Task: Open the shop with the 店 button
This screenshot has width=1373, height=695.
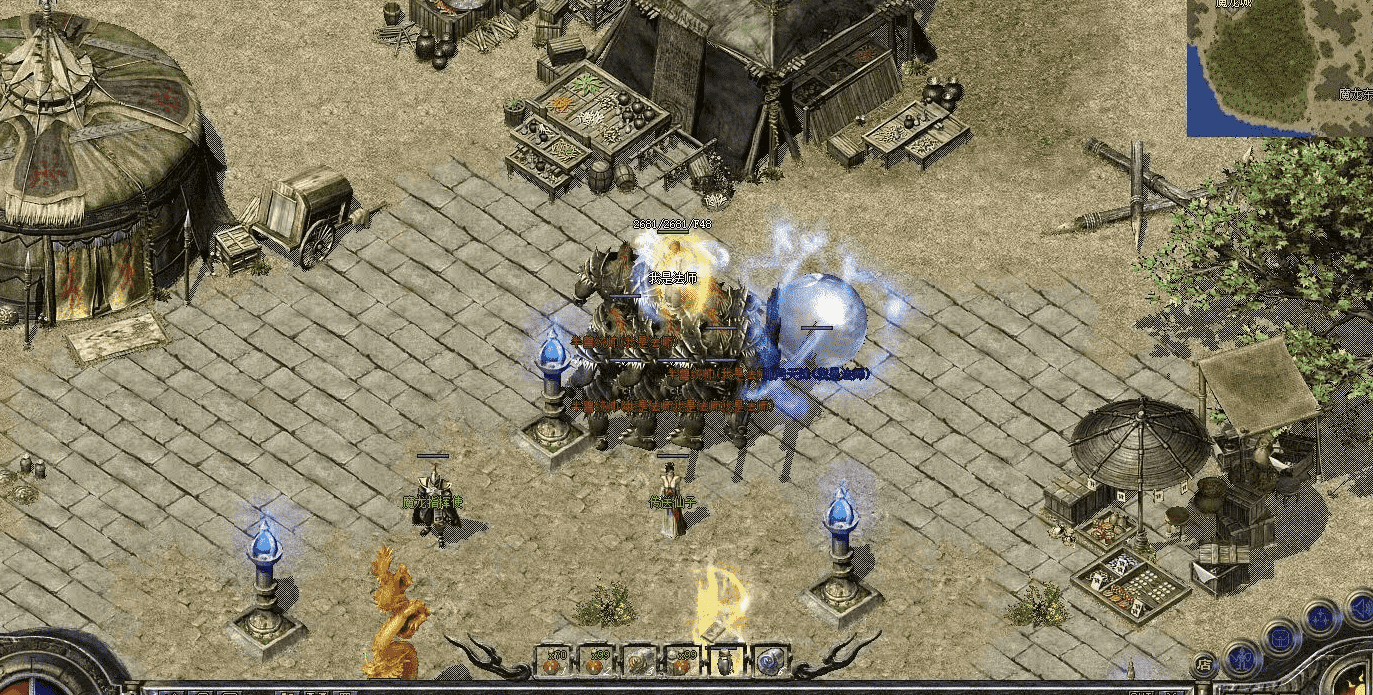Action: click(x=1204, y=663)
